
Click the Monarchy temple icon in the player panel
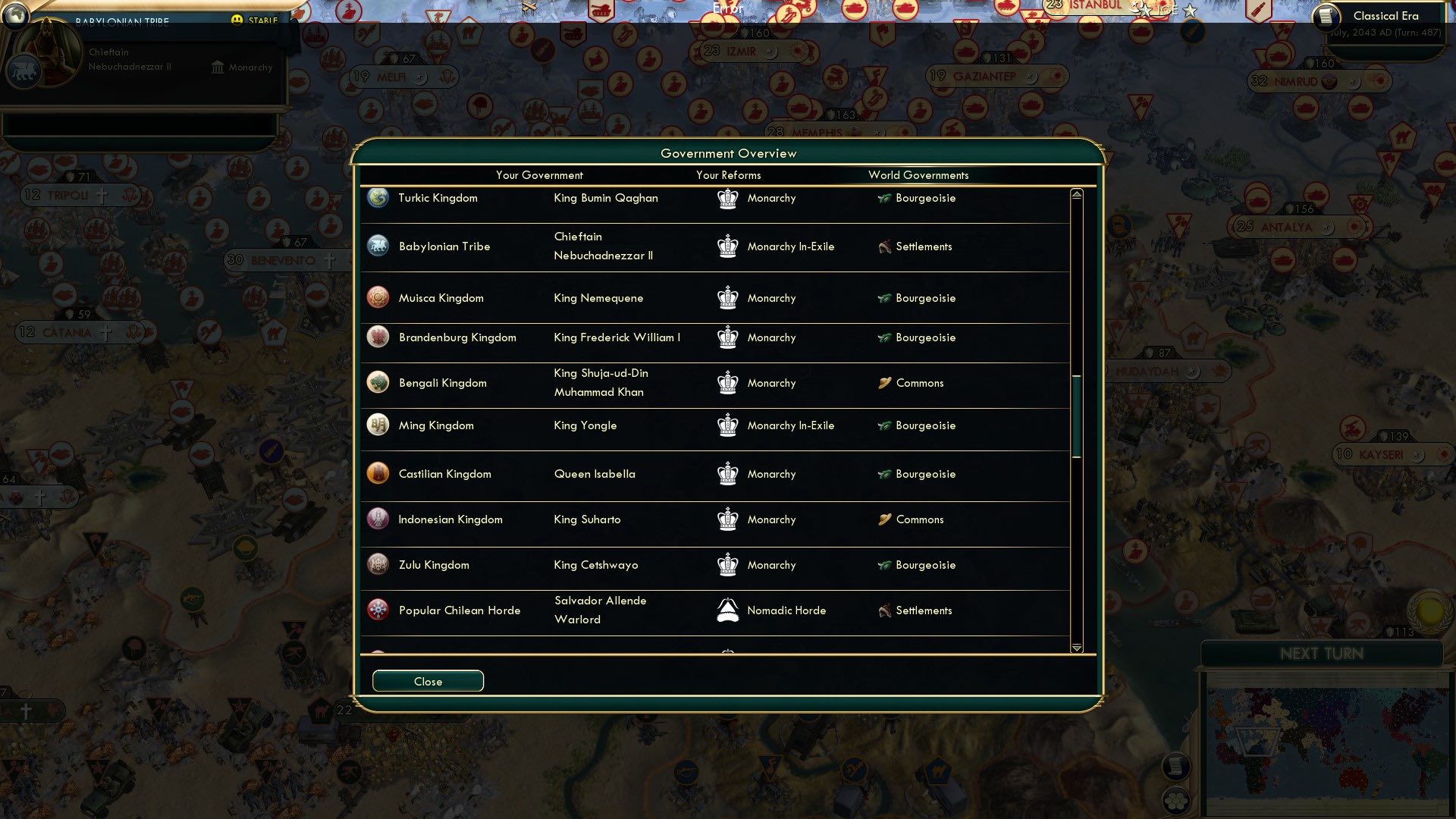217,69
